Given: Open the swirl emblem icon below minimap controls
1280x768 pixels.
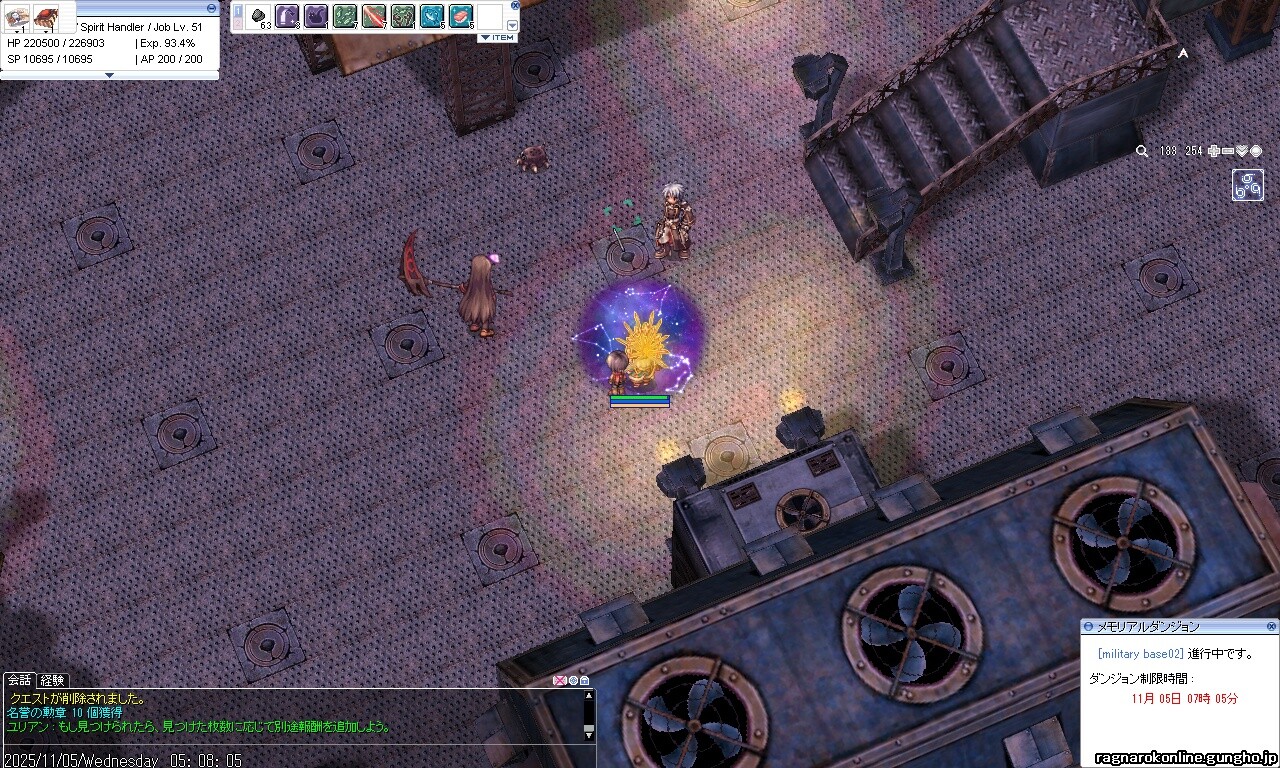Looking at the screenshot, I should click(x=1247, y=185).
